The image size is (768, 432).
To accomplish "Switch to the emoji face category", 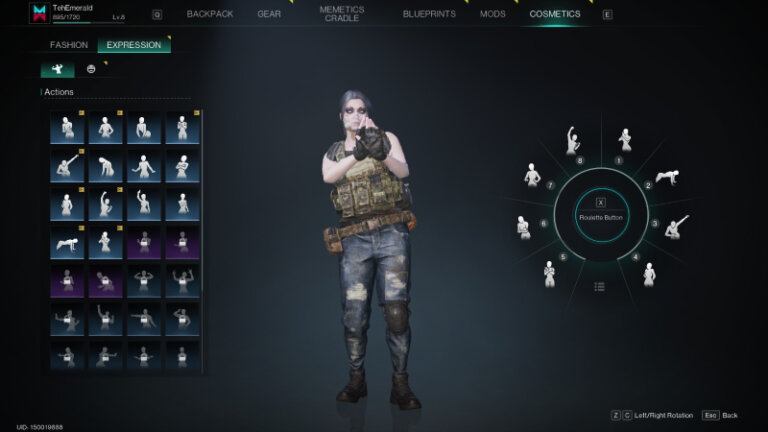I will [92, 69].
